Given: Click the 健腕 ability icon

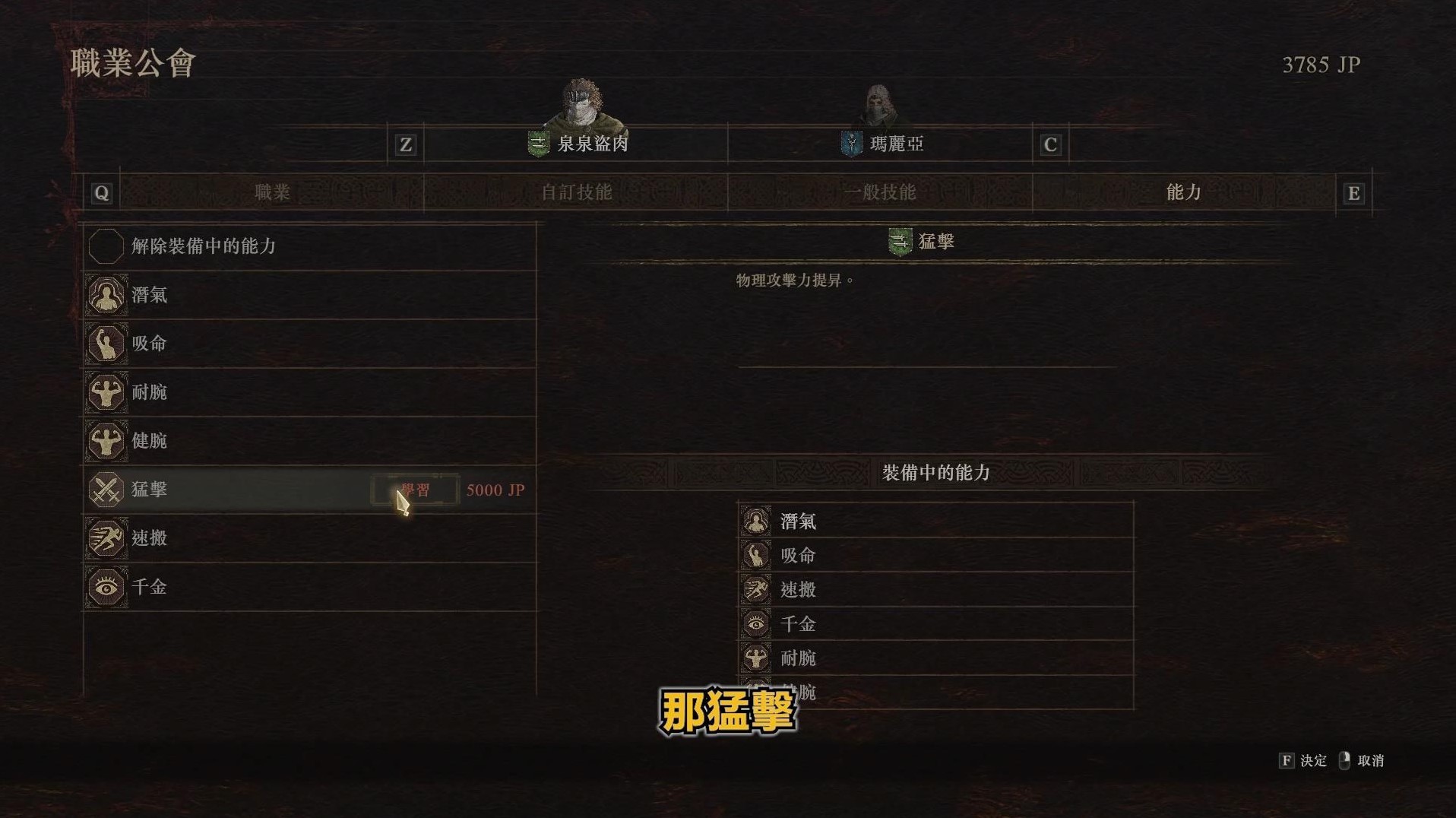Looking at the screenshot, I should [x=106, y=441].
